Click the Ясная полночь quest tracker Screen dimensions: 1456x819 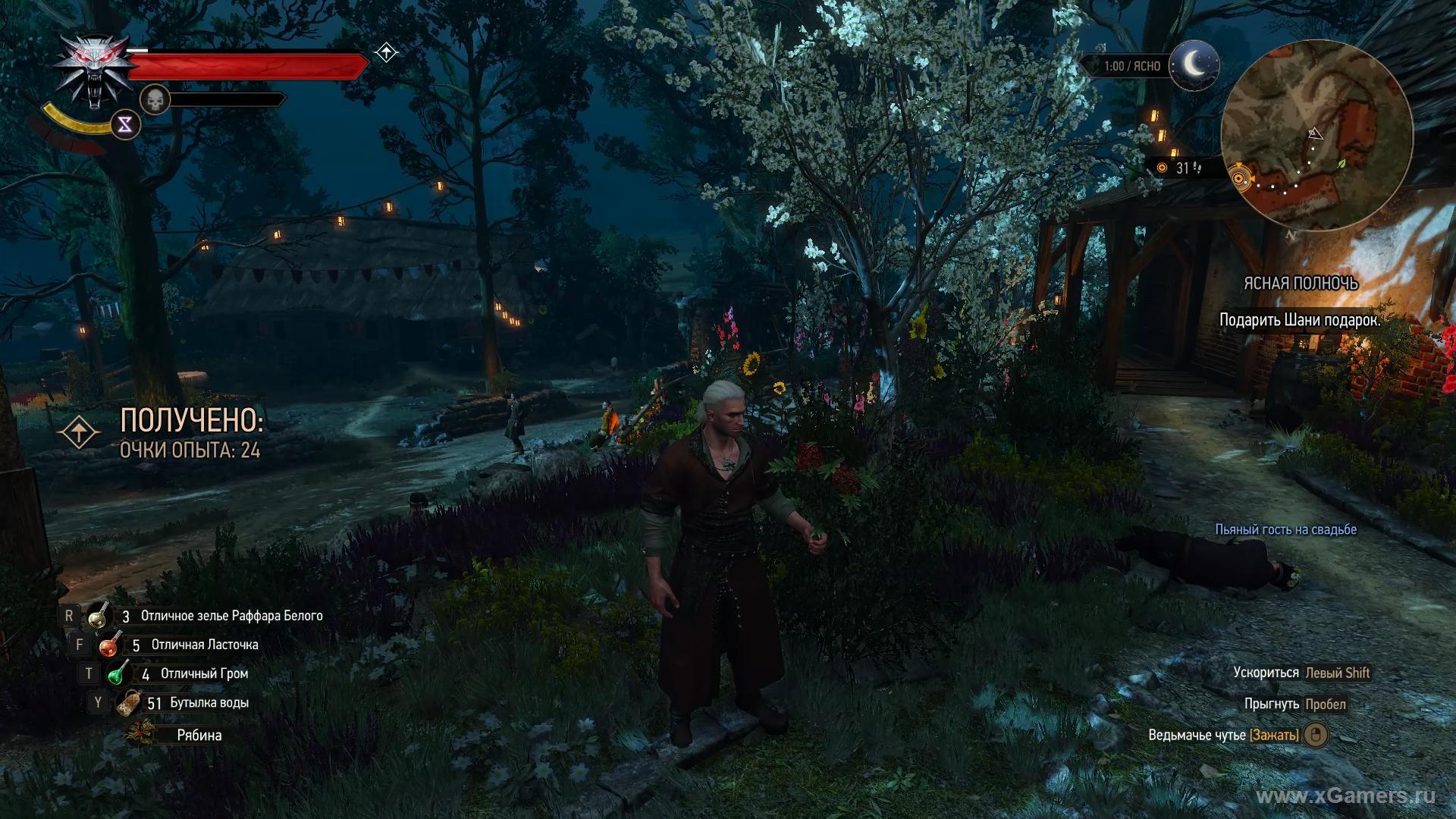1300,284
